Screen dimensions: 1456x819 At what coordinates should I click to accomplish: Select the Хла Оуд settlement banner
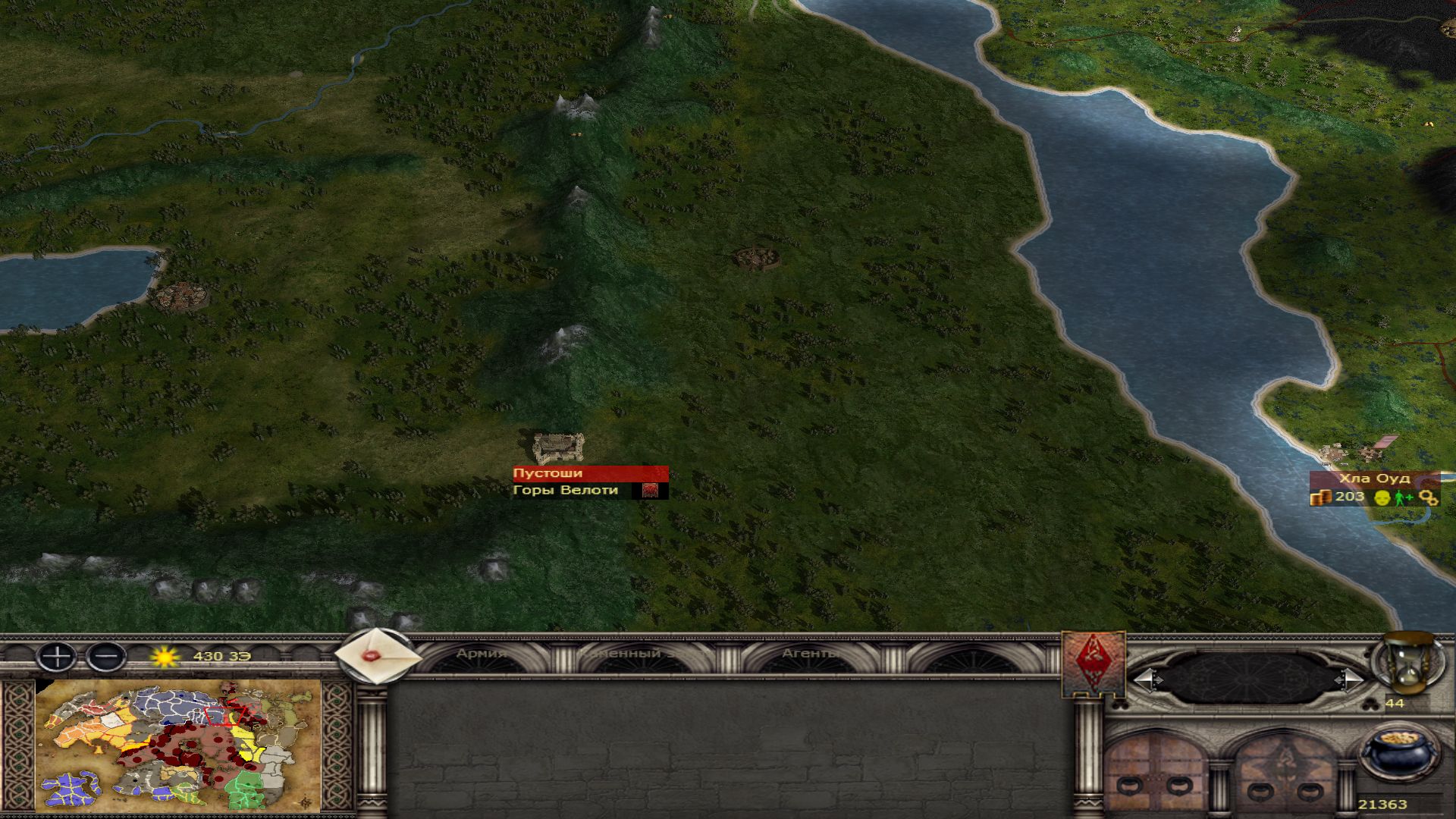pos(1373,479)
